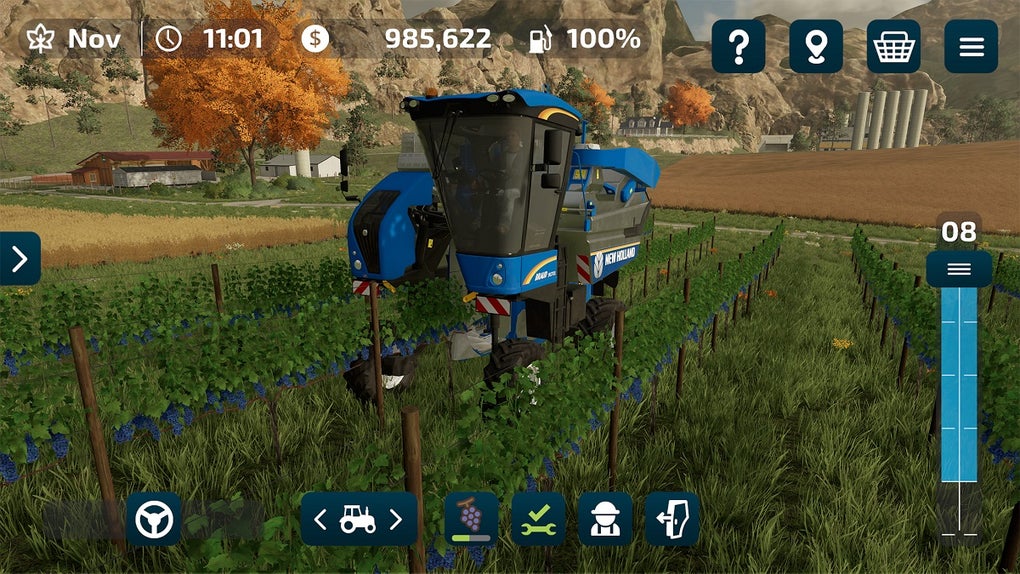Hire the AI worker helper
The width and height of the screenshot is (1020, 574).
[x=605, y=519]
